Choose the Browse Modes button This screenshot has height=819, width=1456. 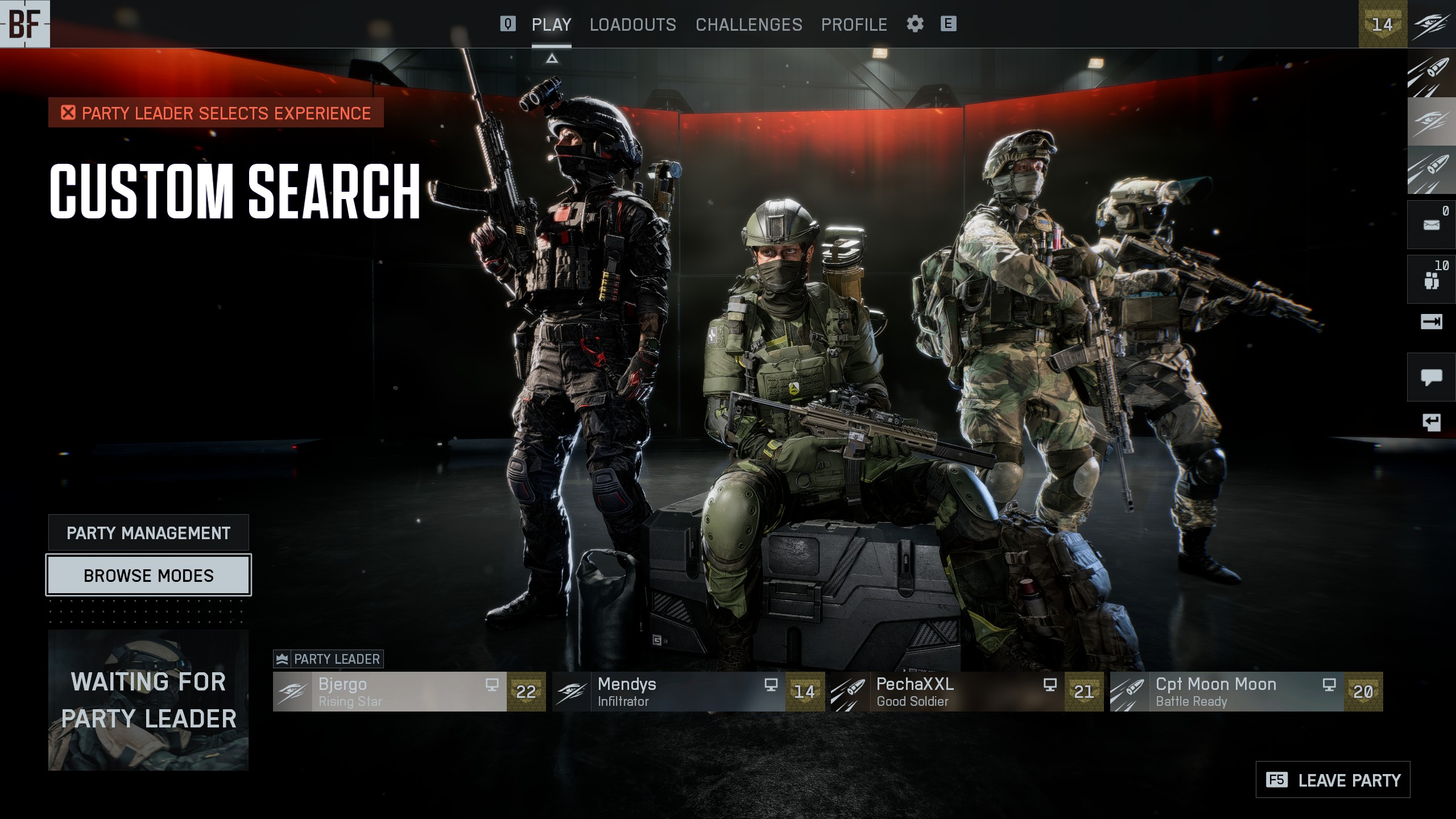coord(148,576)
